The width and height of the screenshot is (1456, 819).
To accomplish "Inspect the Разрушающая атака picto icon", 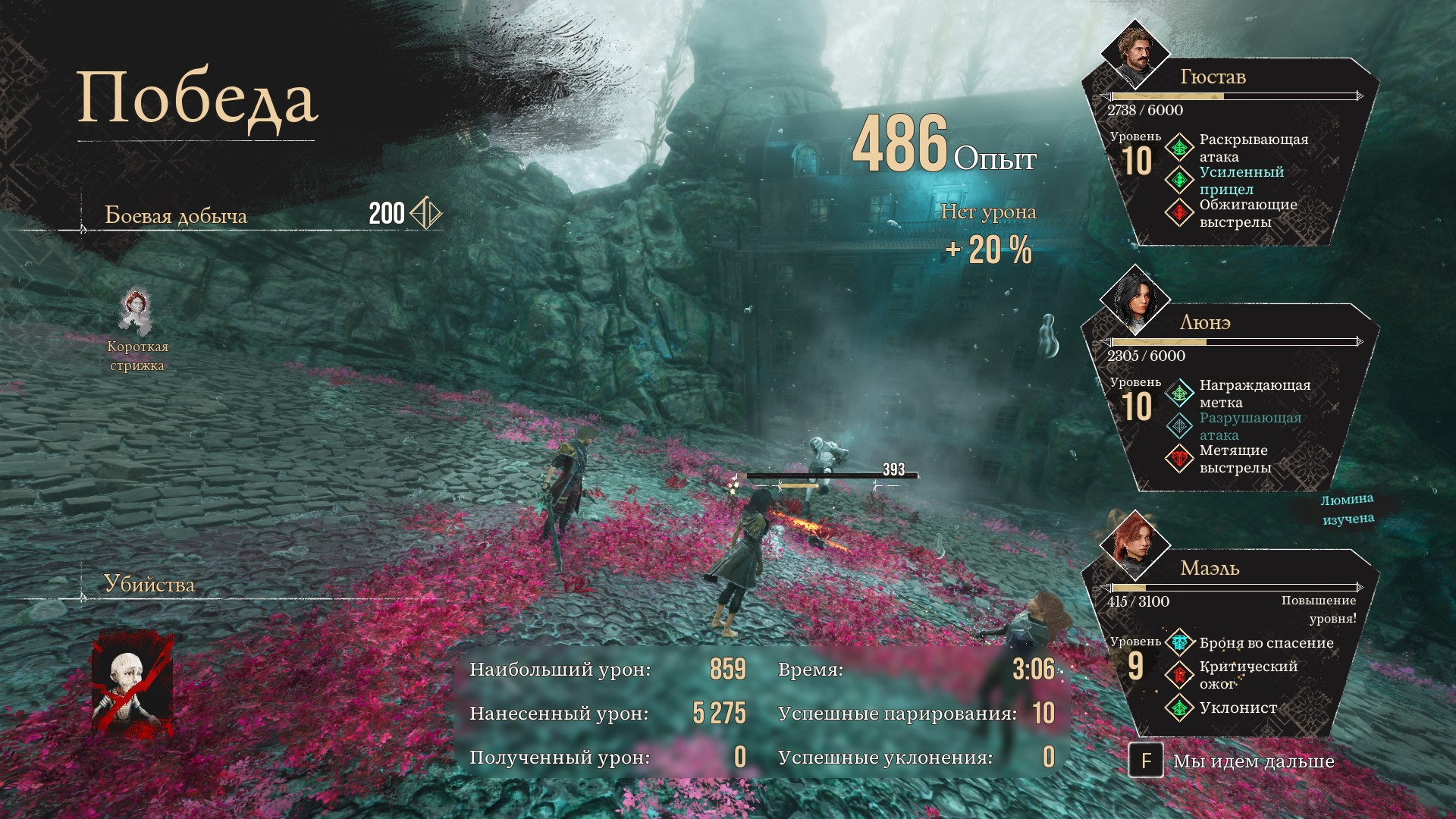I will click(x=1180, y=426).
